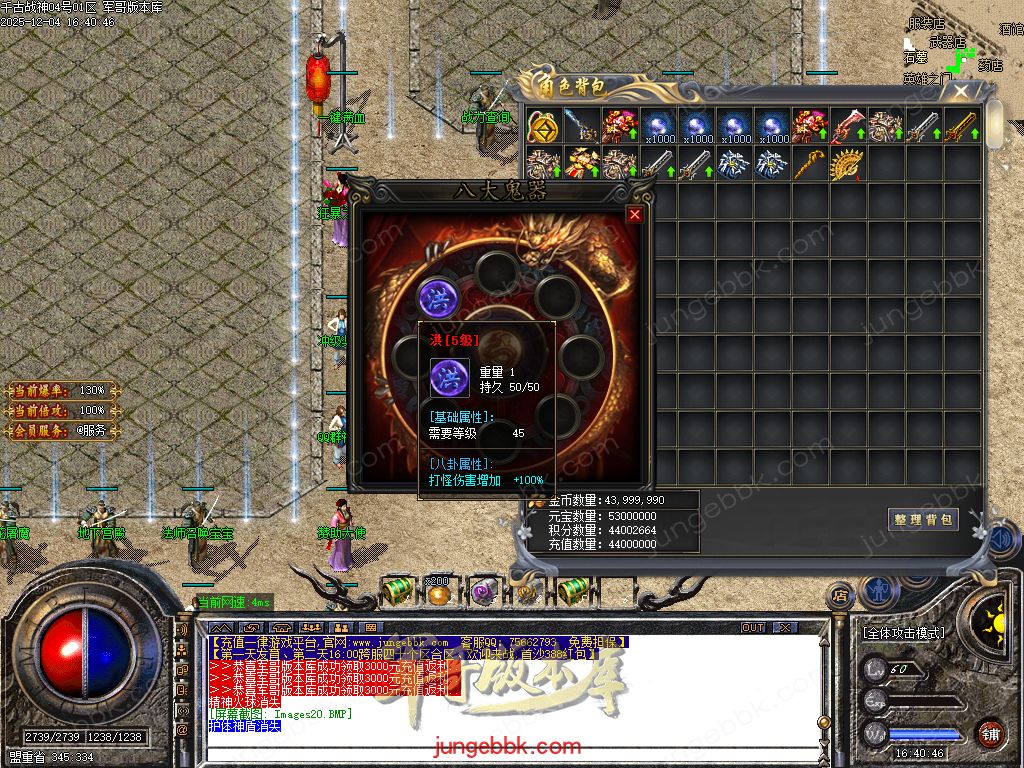The width and height of the screenshot is (1024, 768).
Task: Close the Eight Ghost Artifacts window
Action: 634,214
